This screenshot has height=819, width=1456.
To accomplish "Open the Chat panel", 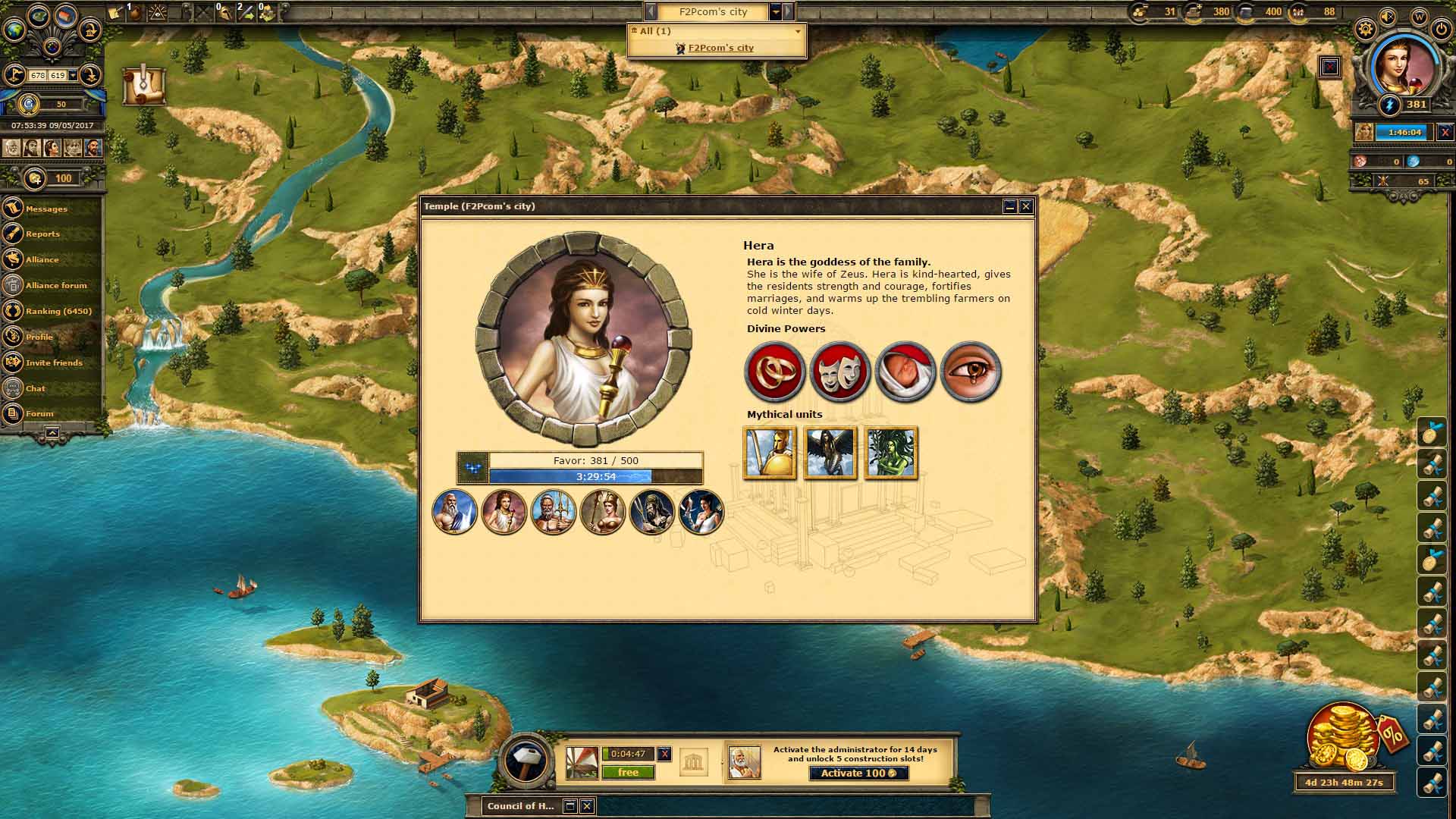I will click(x=36, y=388).
